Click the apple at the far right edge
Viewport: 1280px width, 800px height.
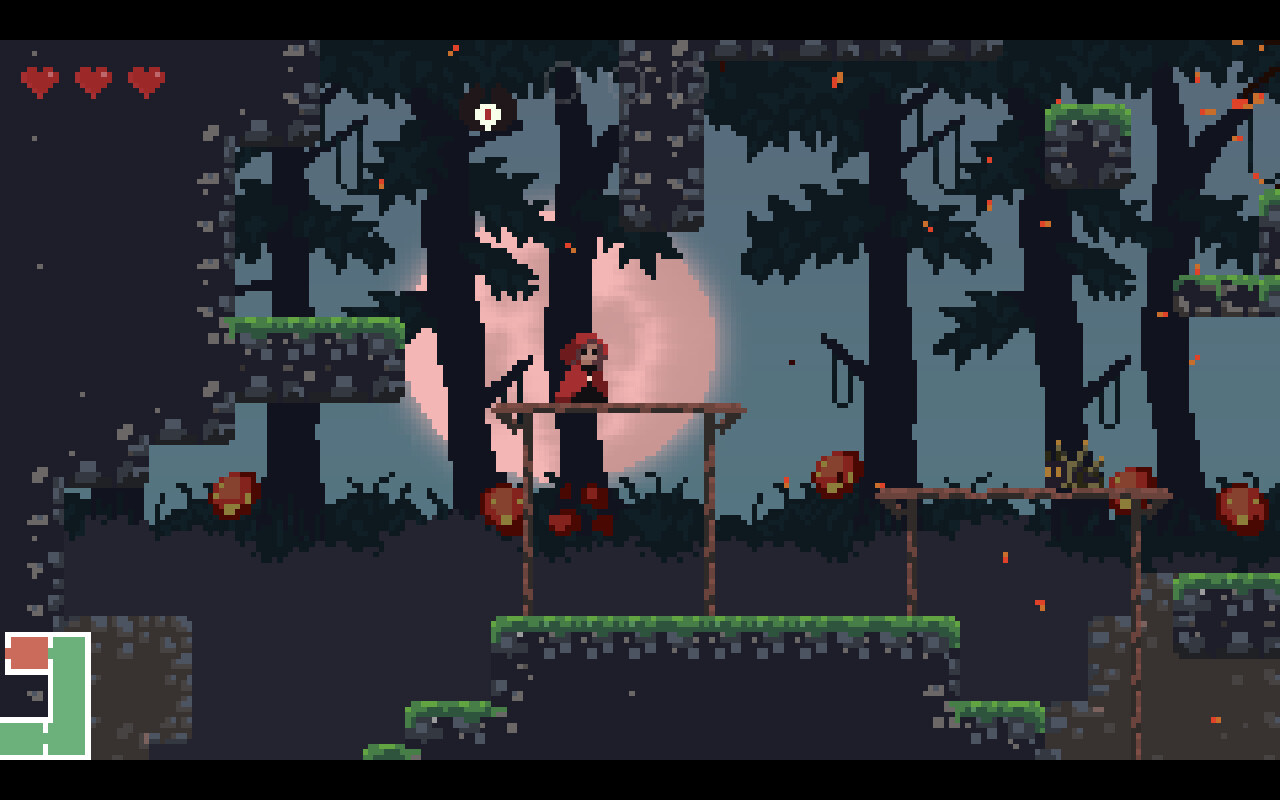click(x=1240, y=505)
